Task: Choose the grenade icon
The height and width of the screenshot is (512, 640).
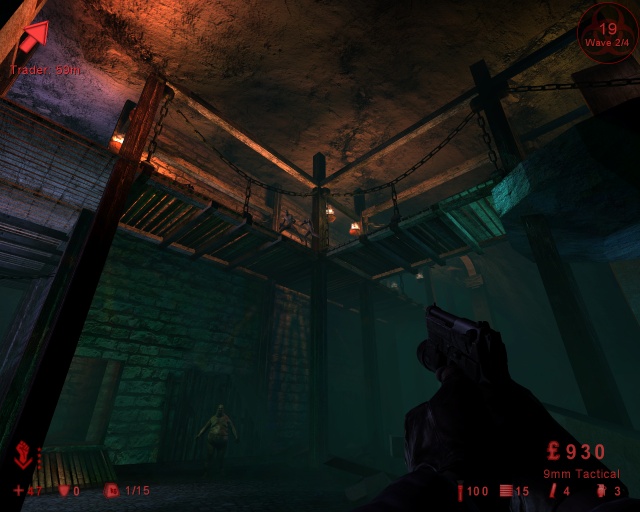Action: coord(600,491)
